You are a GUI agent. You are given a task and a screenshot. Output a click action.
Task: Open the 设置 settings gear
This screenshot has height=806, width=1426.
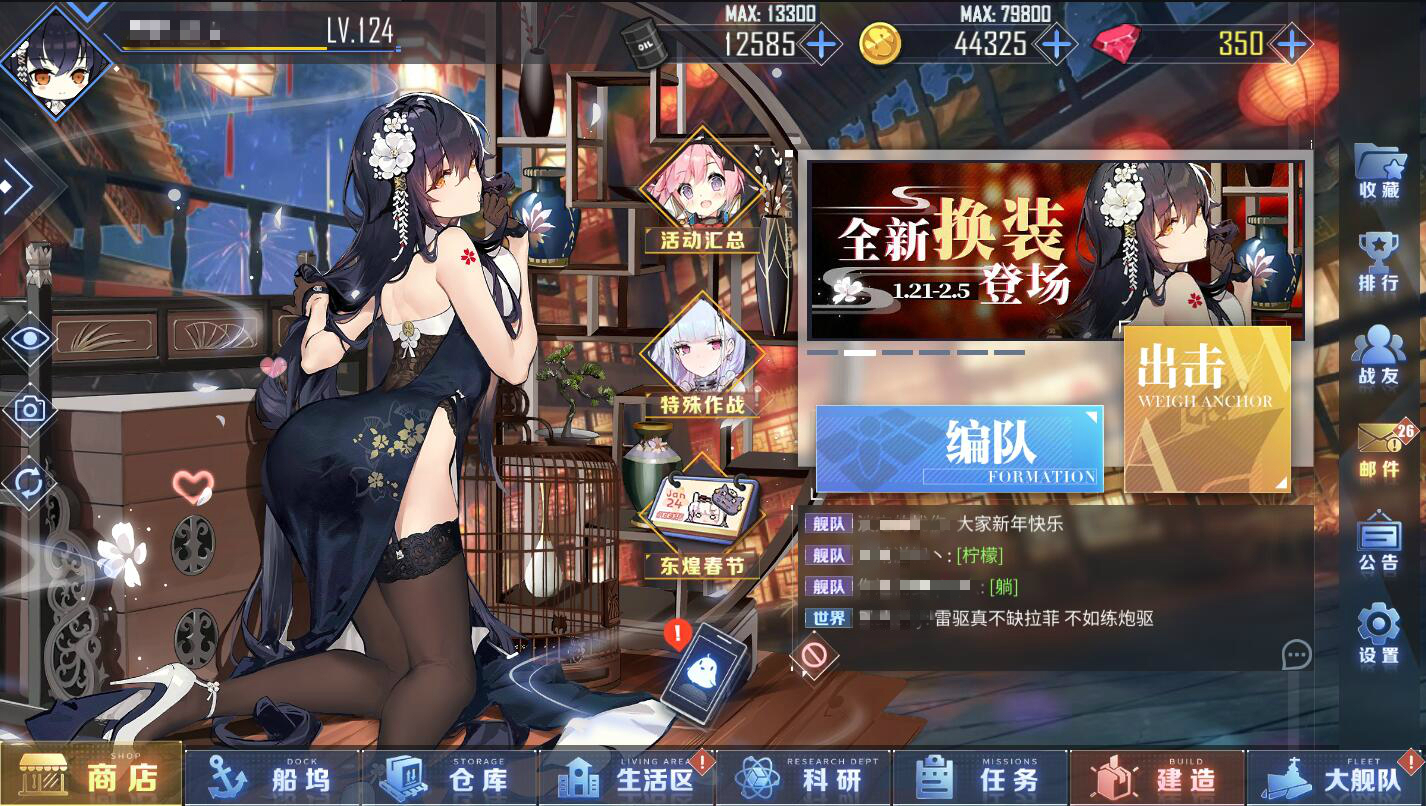(1379, 634)
